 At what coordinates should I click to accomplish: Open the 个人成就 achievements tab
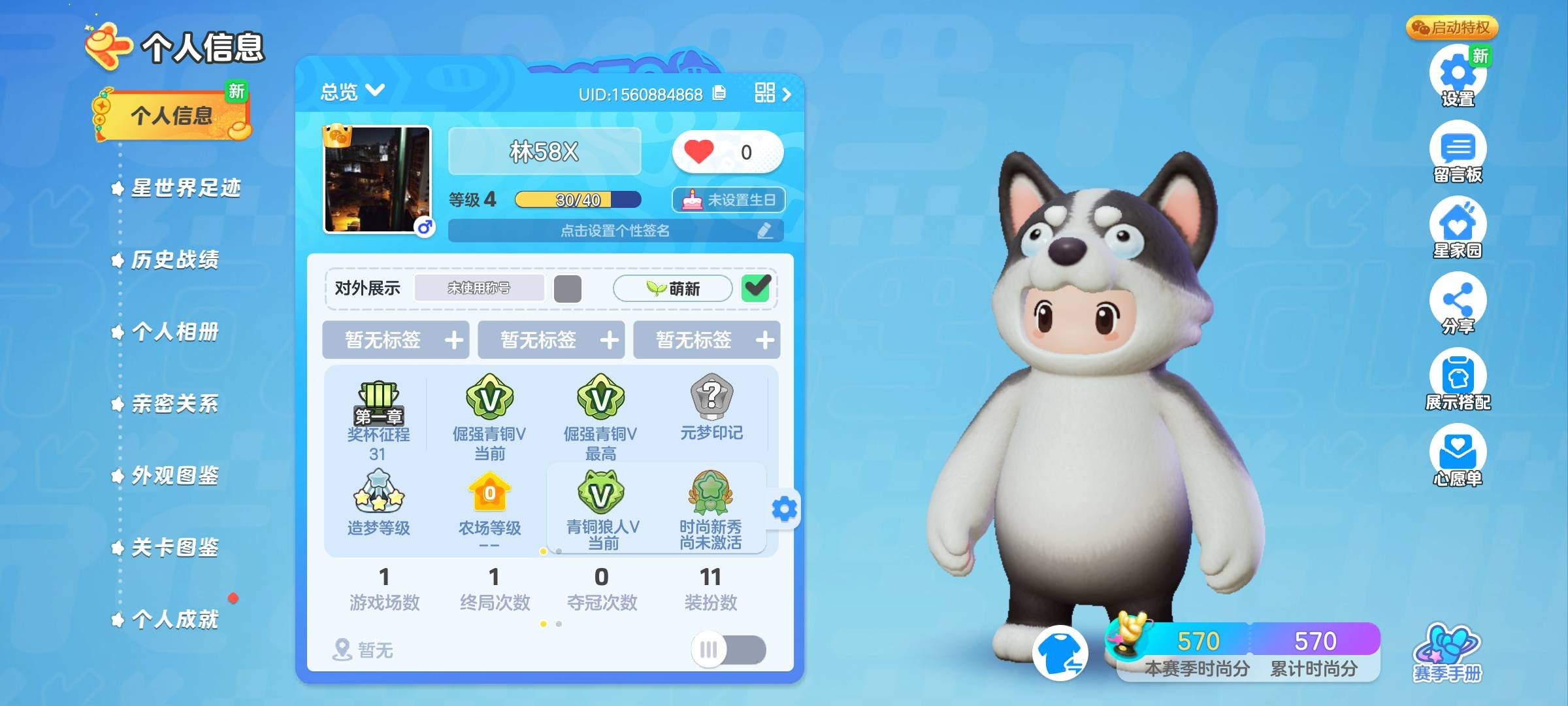pos(174,619)
